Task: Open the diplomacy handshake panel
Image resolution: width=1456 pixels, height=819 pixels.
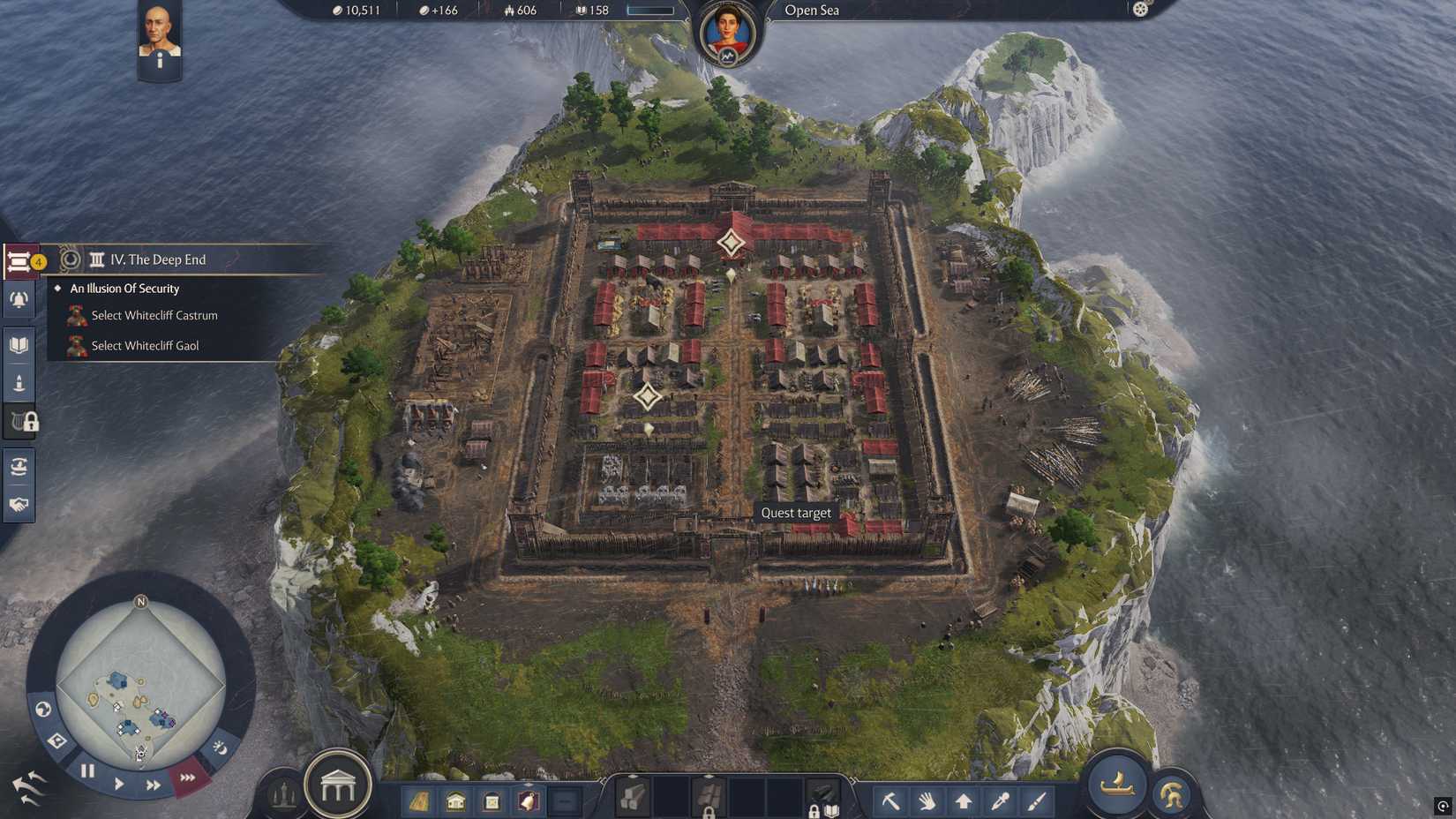Action: coord(18,505)
